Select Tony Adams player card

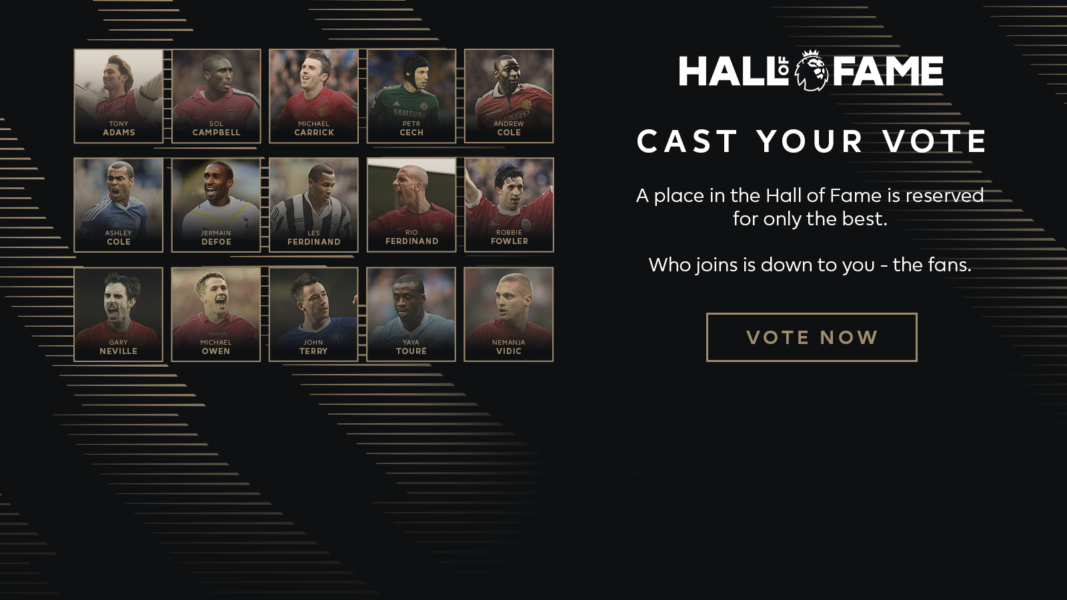pyautogui.click(x=118, y=96)
